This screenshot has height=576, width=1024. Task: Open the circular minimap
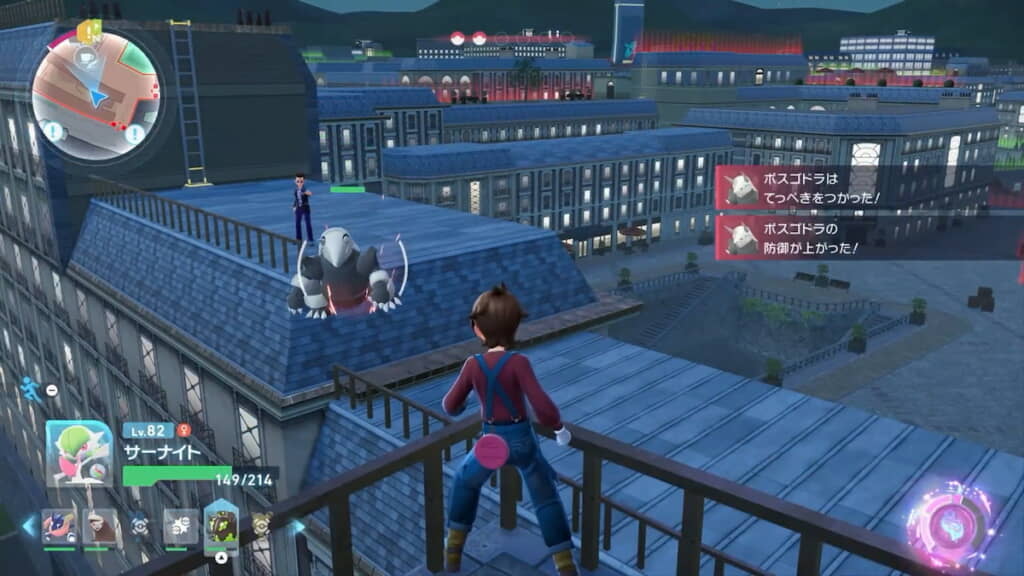(95, 96)
